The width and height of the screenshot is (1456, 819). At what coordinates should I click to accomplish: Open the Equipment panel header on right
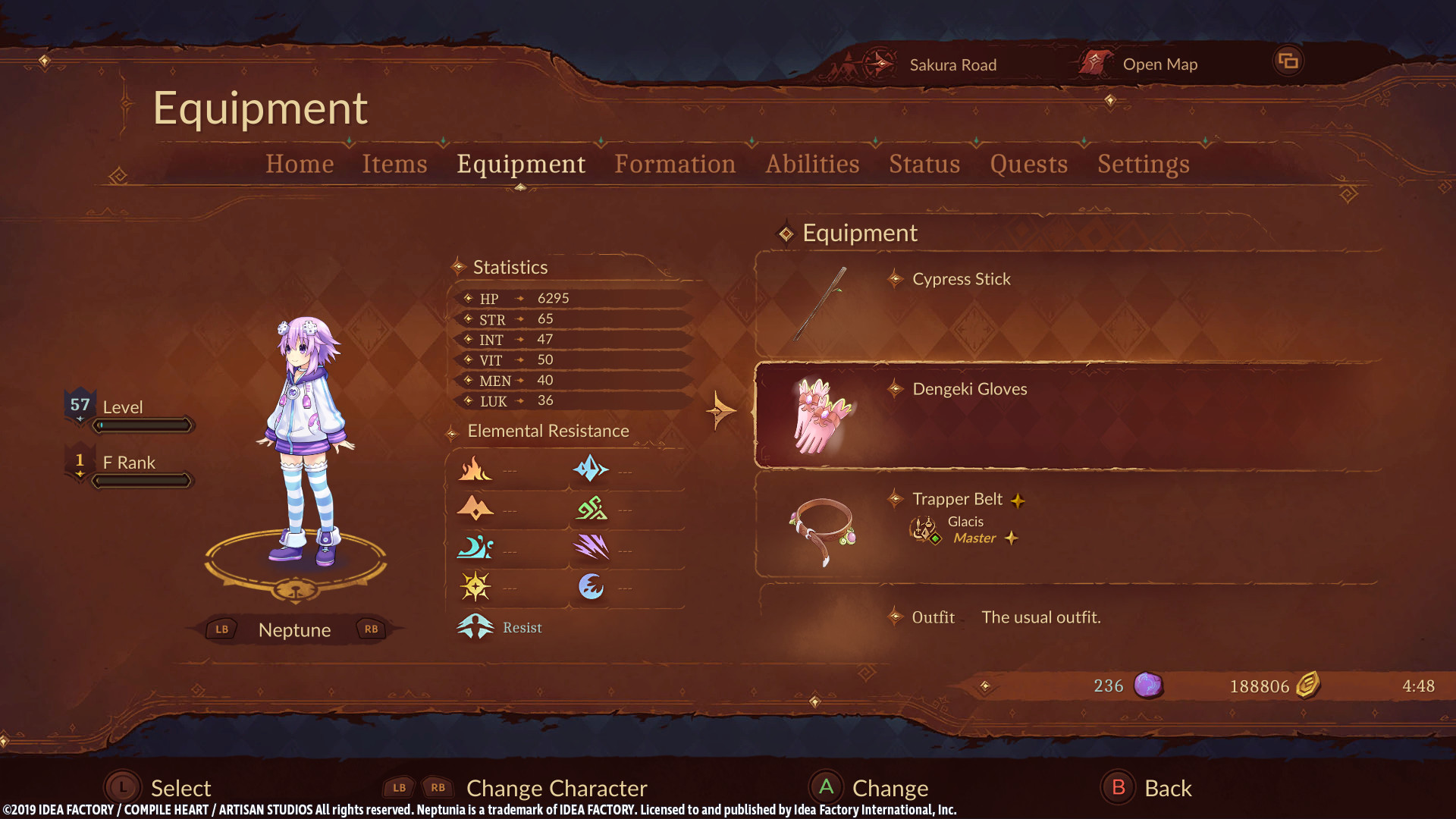[860, 233]
